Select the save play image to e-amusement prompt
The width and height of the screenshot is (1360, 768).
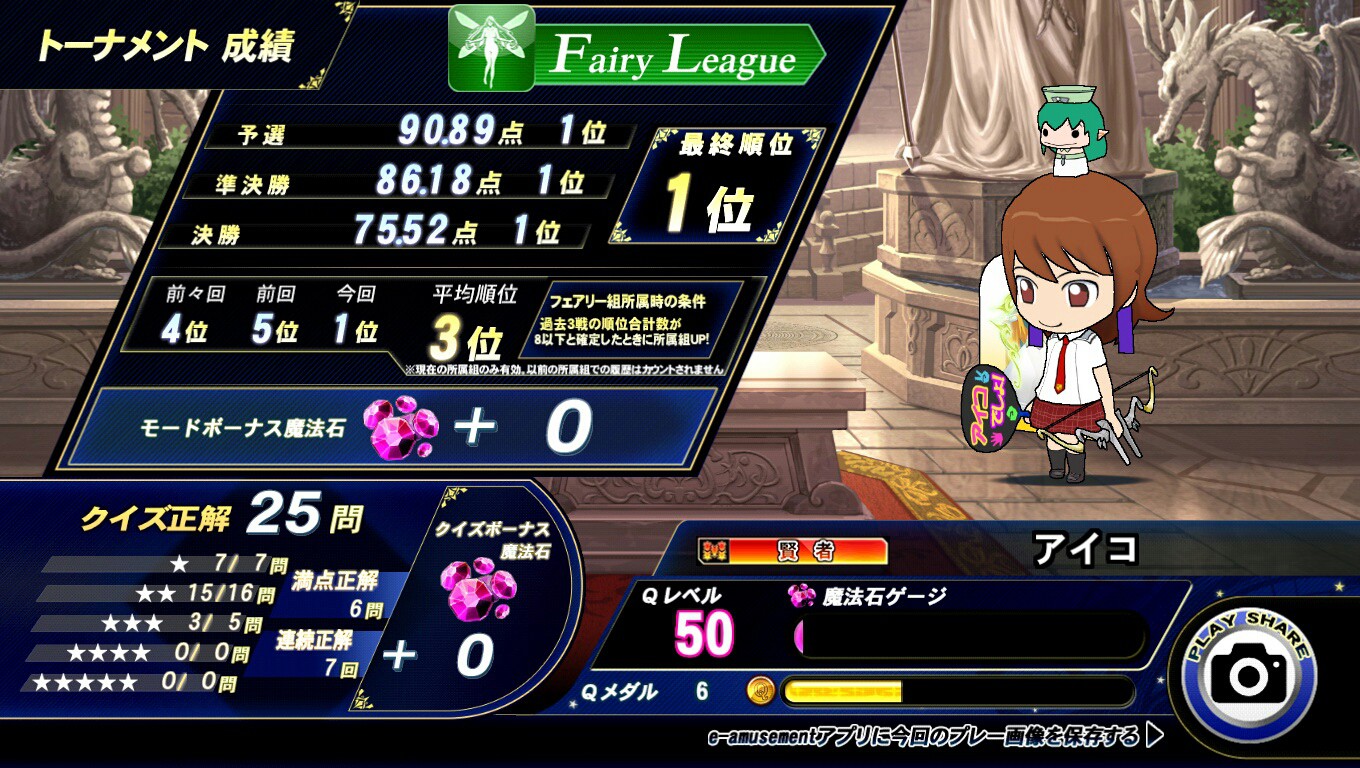coord(934,738)
